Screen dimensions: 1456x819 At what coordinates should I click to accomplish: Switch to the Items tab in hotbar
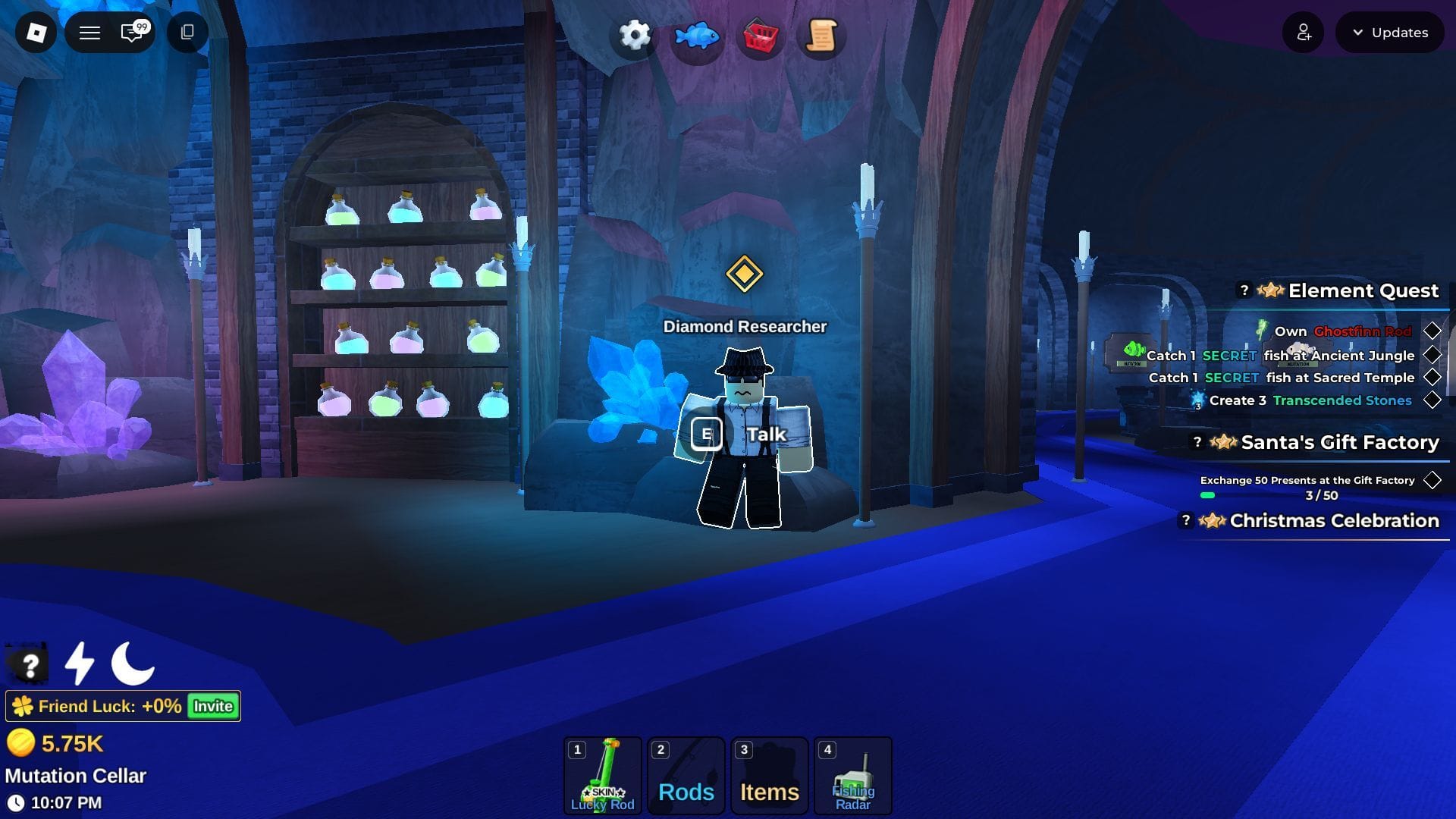click(769, 775)
